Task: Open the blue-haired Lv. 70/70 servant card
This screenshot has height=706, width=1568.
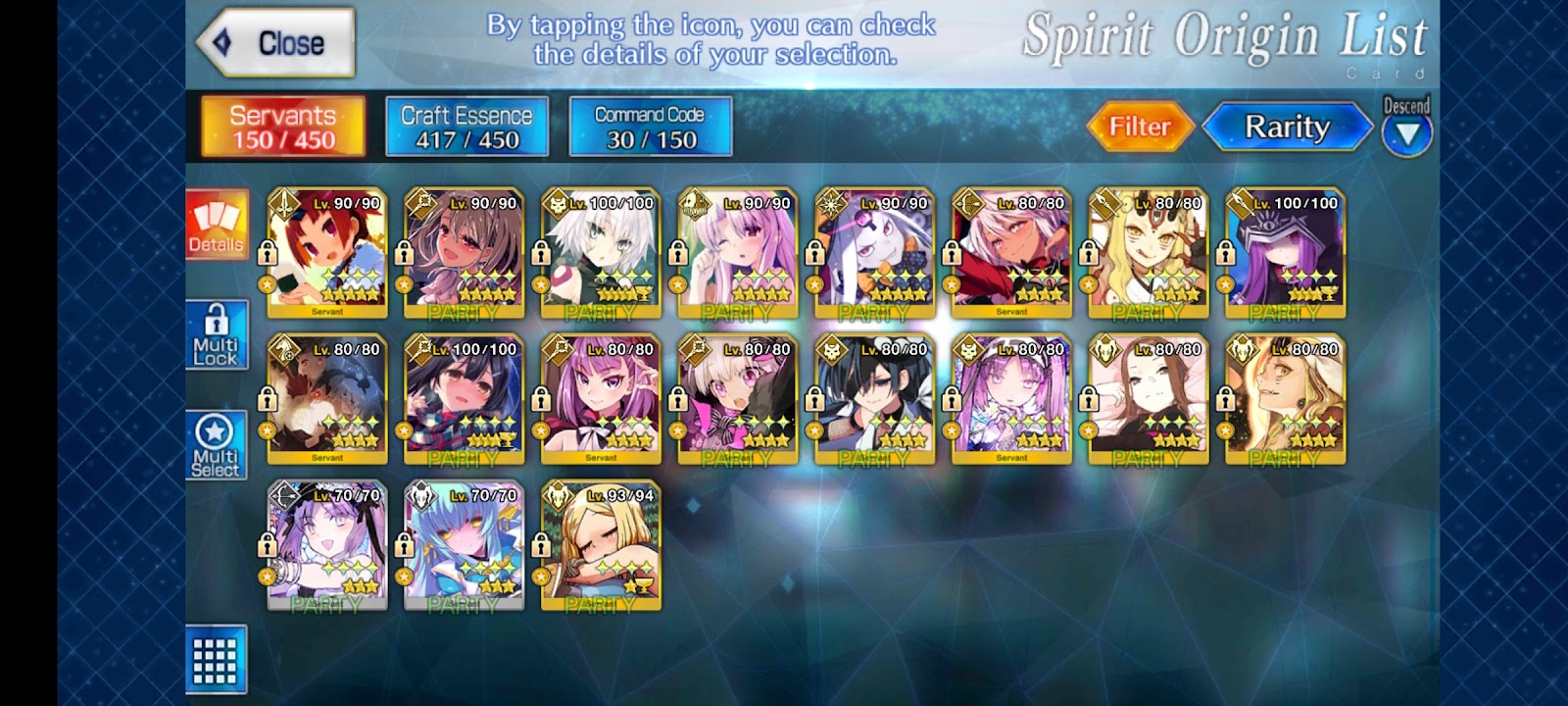Action: (x=464, y=545)
